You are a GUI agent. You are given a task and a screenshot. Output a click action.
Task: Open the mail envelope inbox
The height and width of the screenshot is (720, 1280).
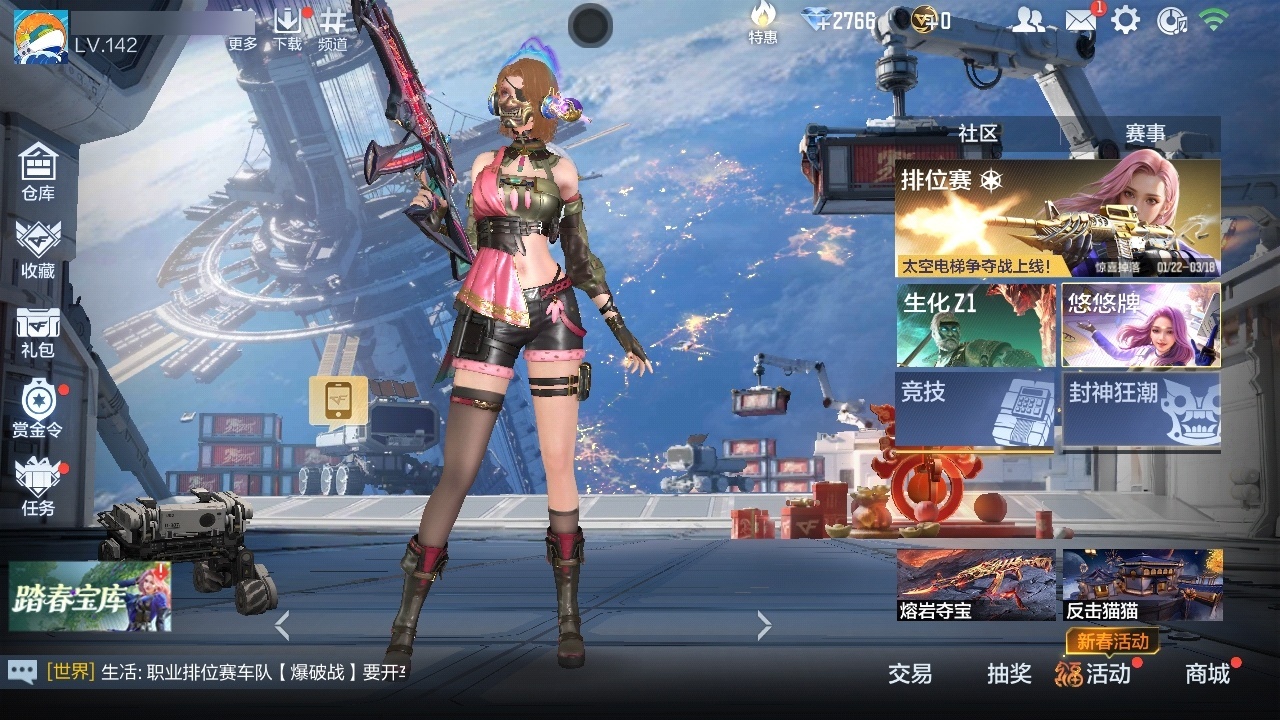tap(1079, 20)
